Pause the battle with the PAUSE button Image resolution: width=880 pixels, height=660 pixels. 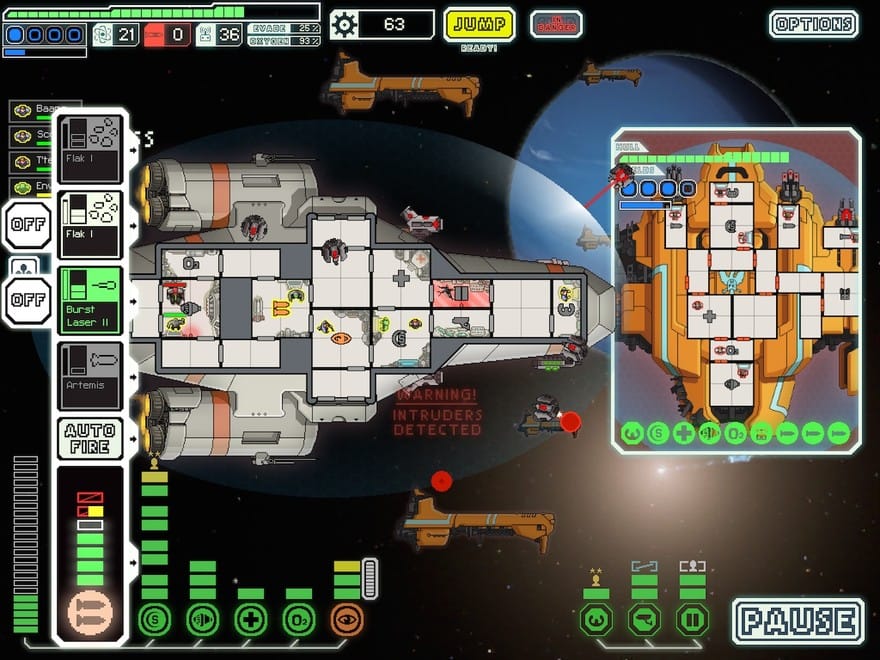[x=798, y=620]
